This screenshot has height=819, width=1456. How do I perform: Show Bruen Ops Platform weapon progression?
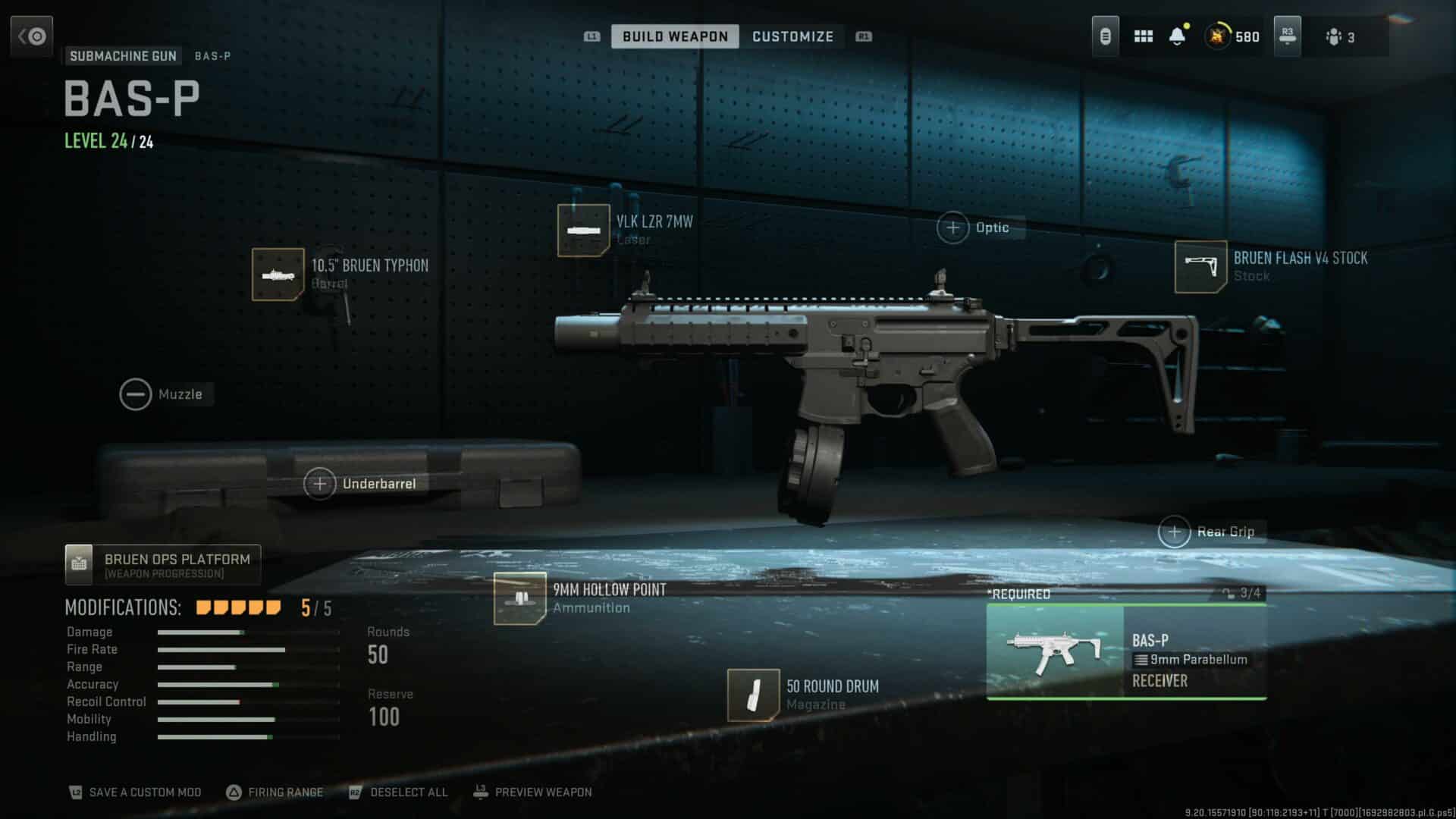(x=163, y=565)
